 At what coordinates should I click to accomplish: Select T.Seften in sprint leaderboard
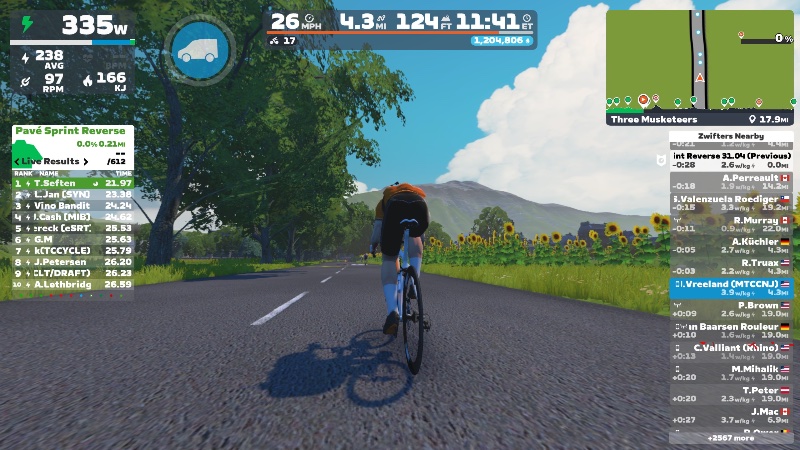click(72, 183)
